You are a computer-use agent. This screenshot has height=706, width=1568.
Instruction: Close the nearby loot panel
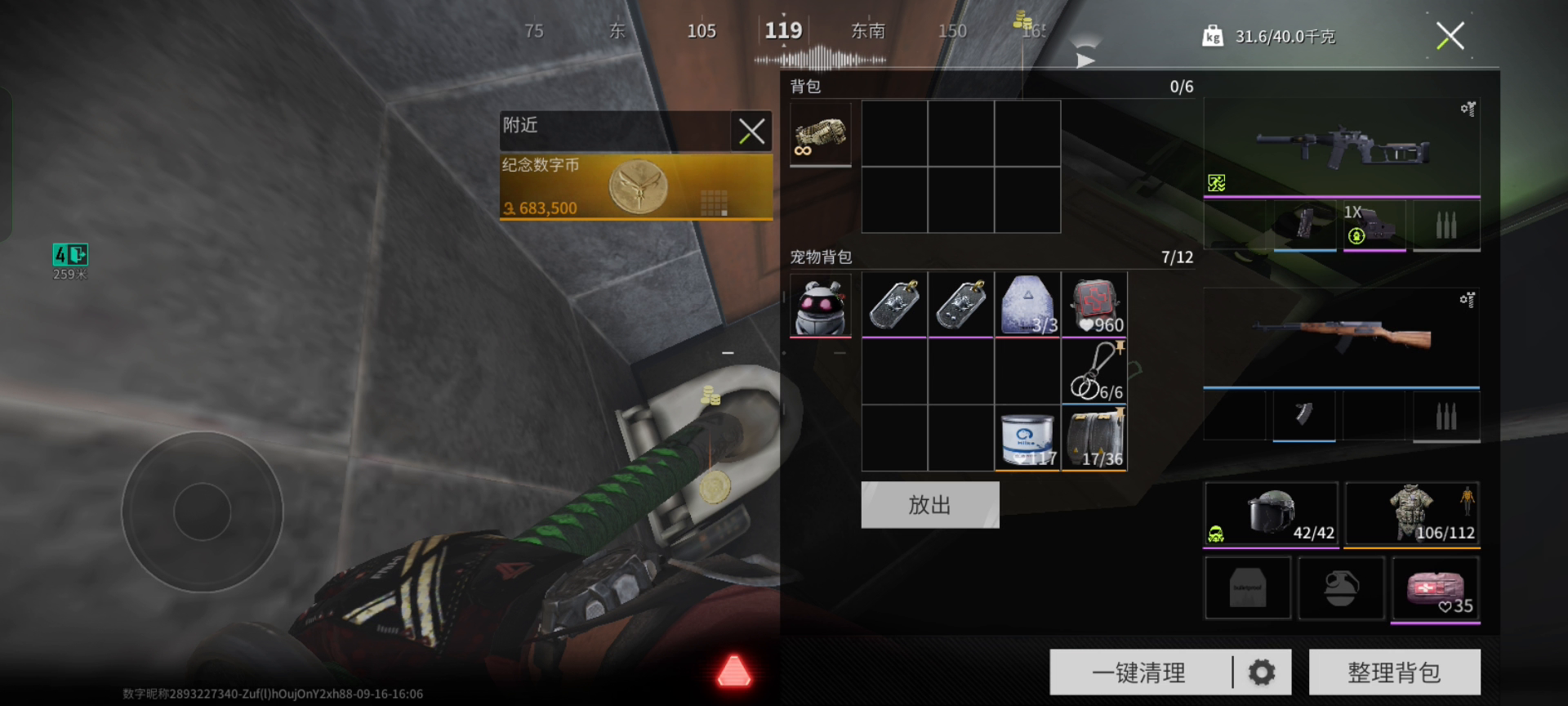[751, 131]
